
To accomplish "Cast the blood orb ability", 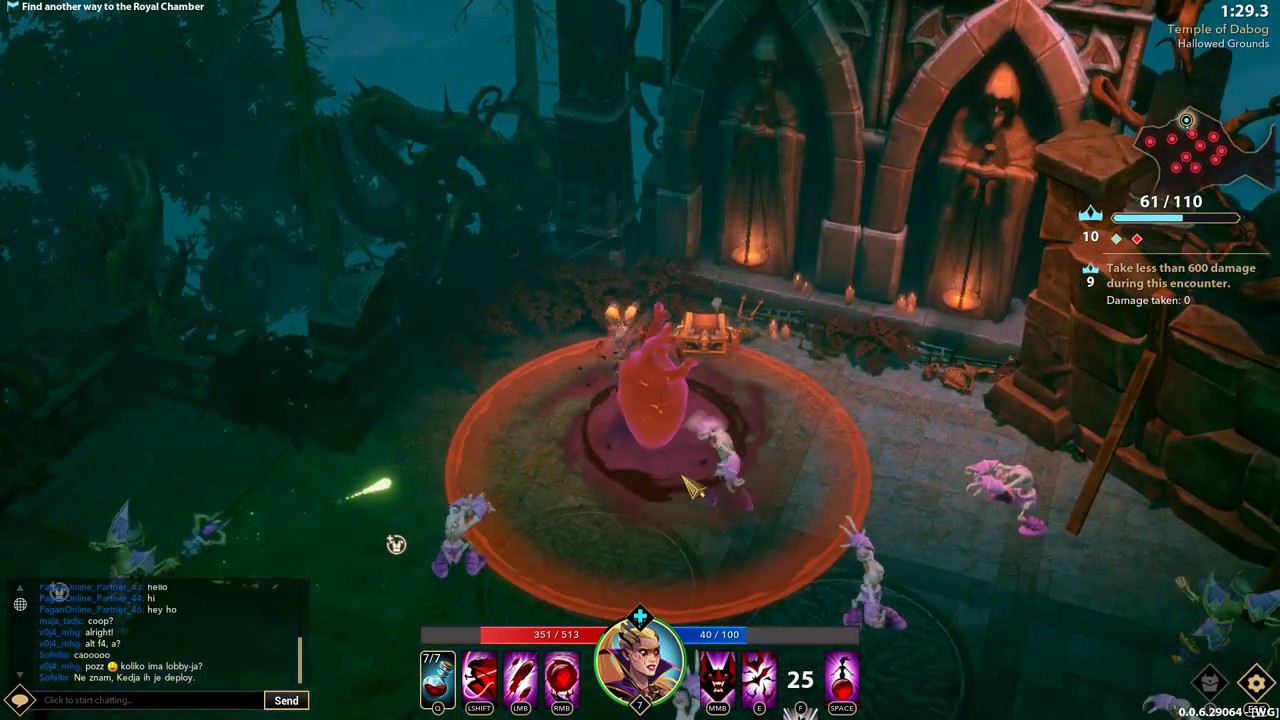I will click(562, 678).
